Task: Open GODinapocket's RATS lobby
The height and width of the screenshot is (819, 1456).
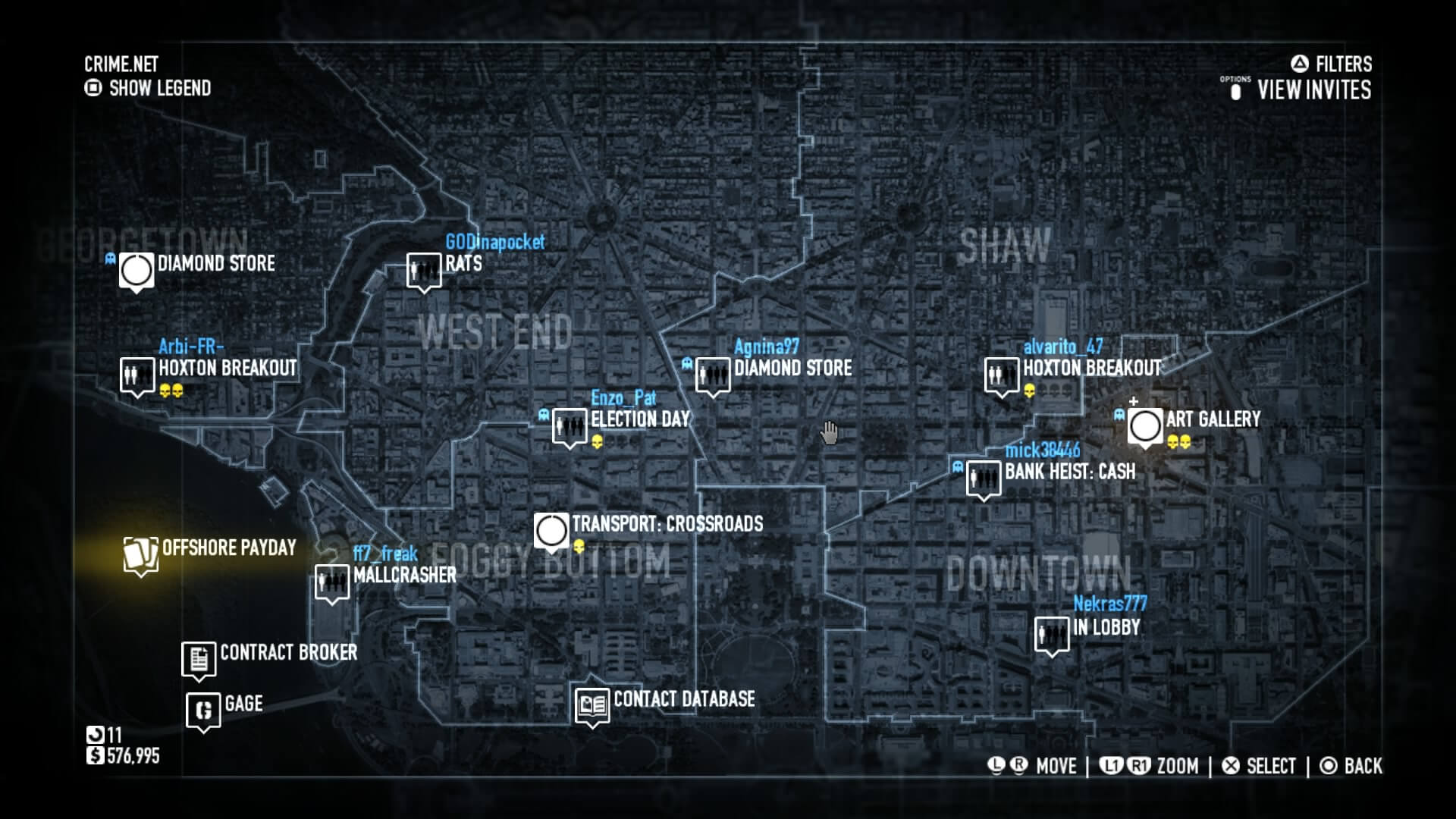Action: pos(423,270)
